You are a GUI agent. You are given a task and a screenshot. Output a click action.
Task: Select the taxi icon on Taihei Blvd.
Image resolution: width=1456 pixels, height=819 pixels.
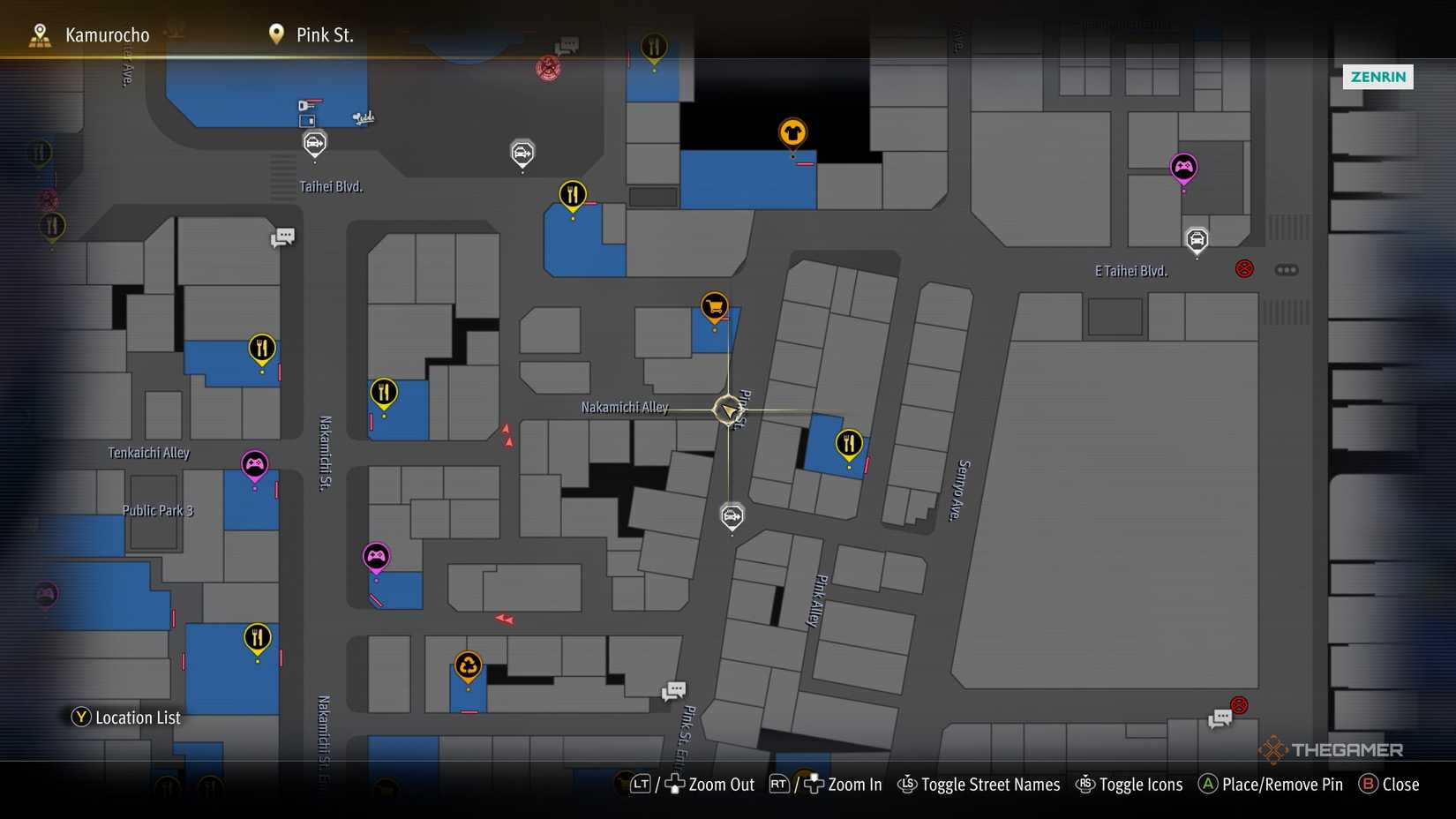[313, 142]
